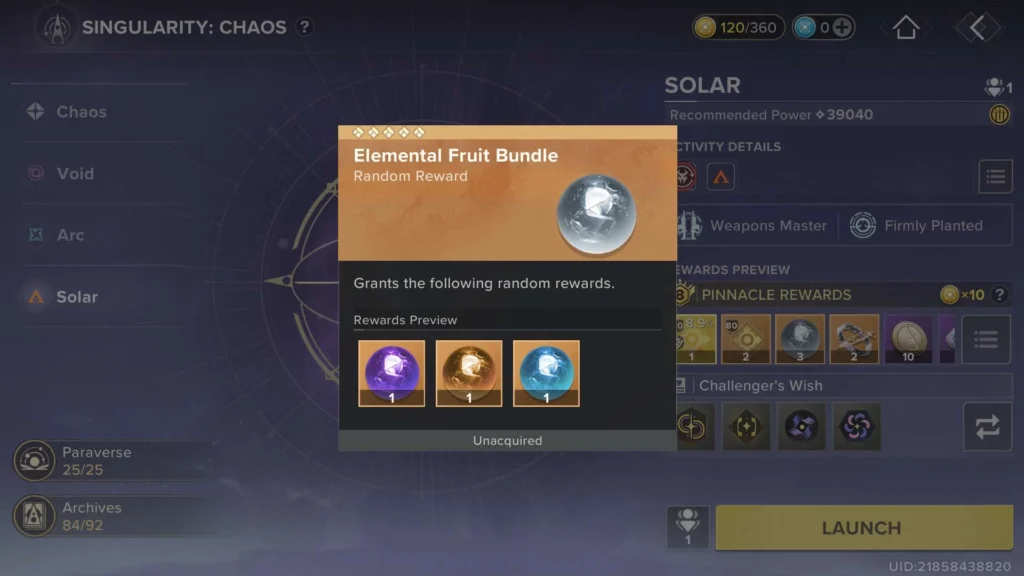Image resolution: width=1024 pixels, height=576 pixels.
Task: Select the purple fruit orb reward
Action: pos(392,373)
